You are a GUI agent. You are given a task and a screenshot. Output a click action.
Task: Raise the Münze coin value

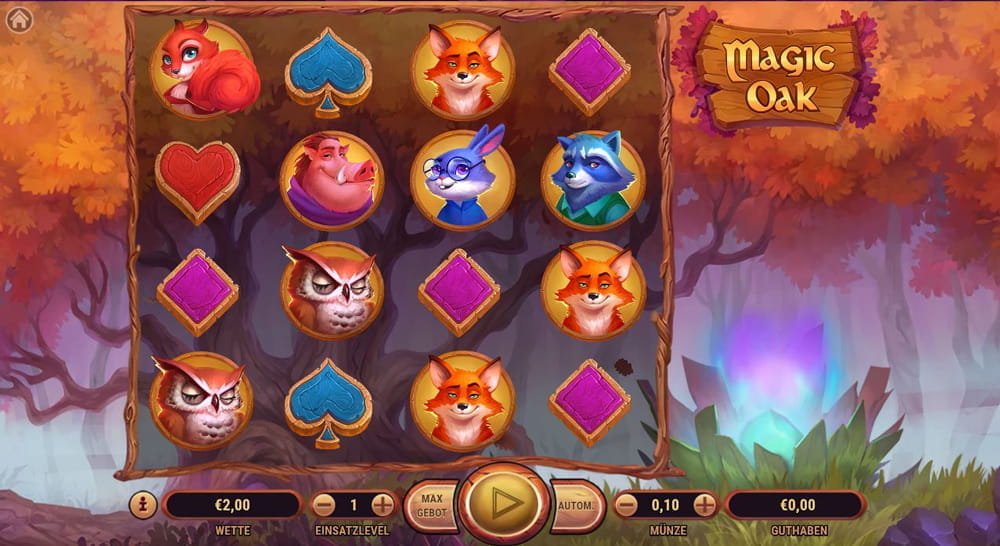(x=705, y=505)
